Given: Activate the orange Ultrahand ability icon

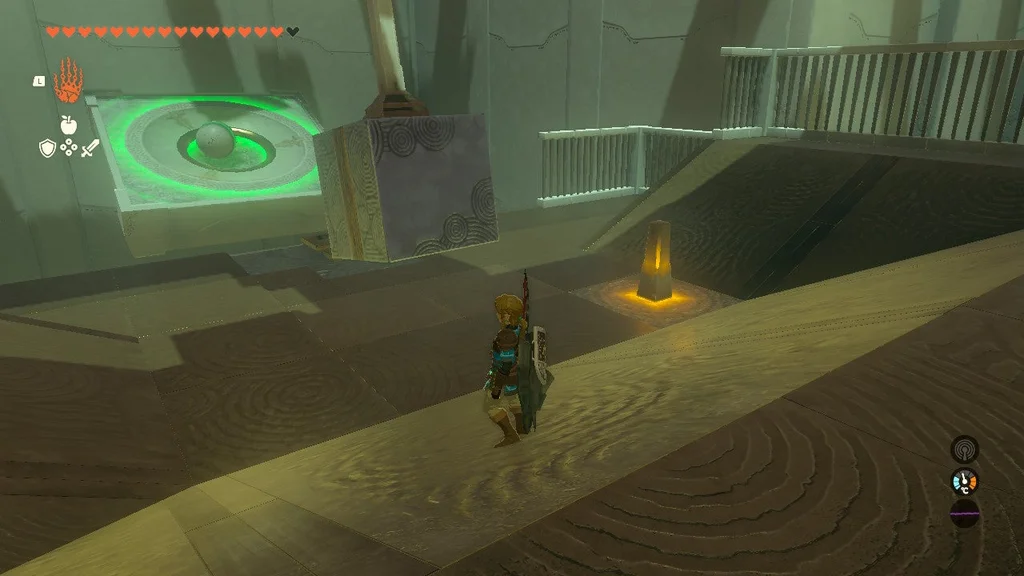Looking at the screenshot, I should click(68, 80).
